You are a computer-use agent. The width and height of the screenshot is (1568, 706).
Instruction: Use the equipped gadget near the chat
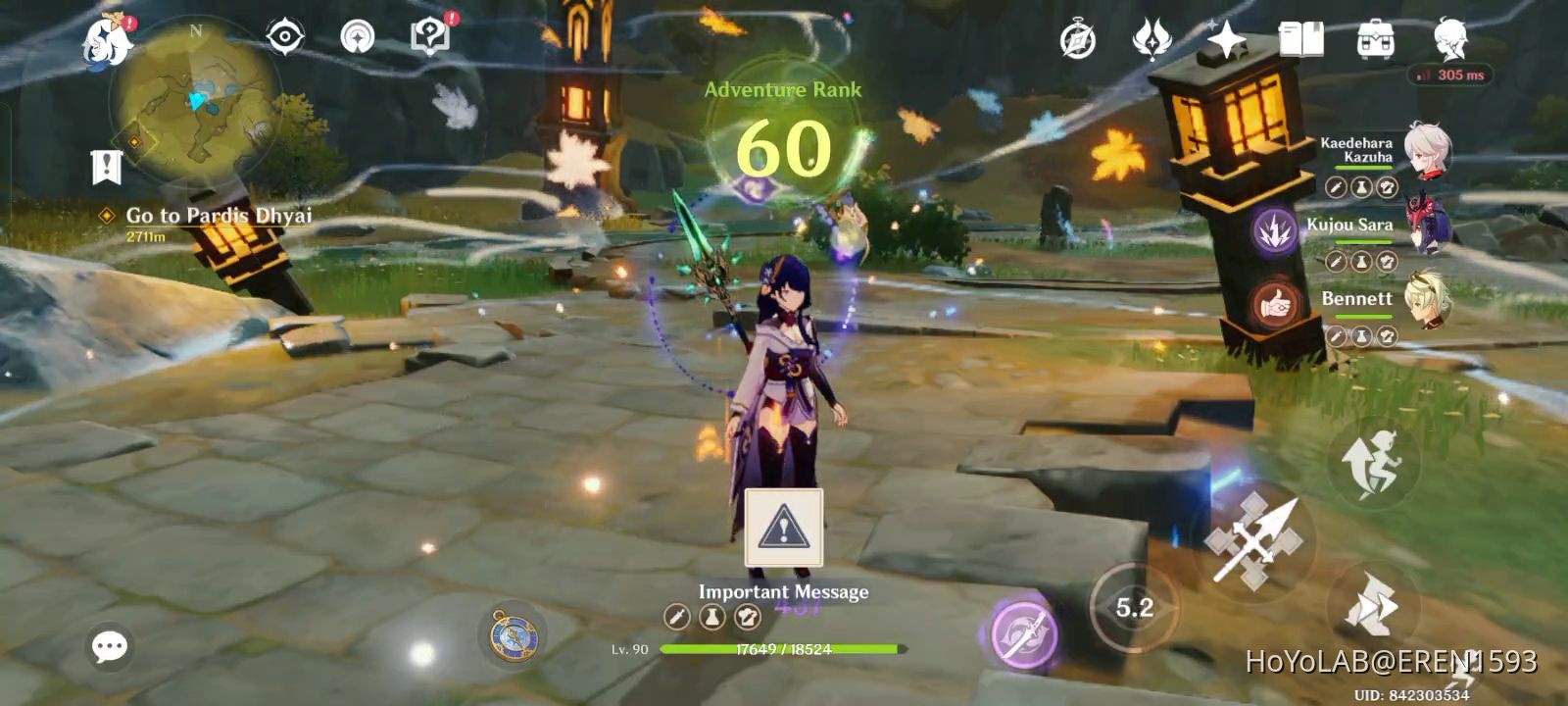(514, 639)
